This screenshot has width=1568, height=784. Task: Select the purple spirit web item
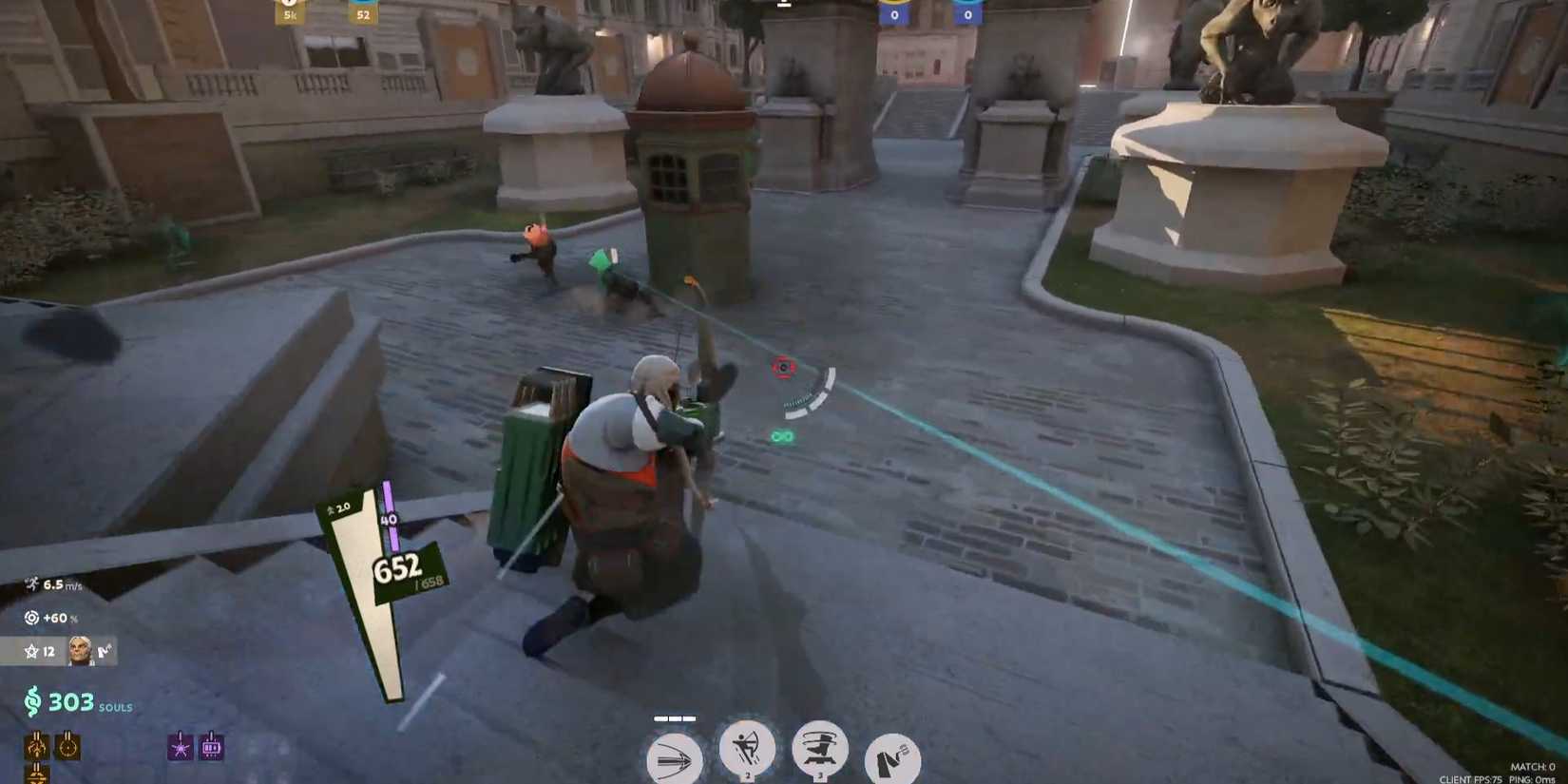pyautogui.click(x=182, y=748)
